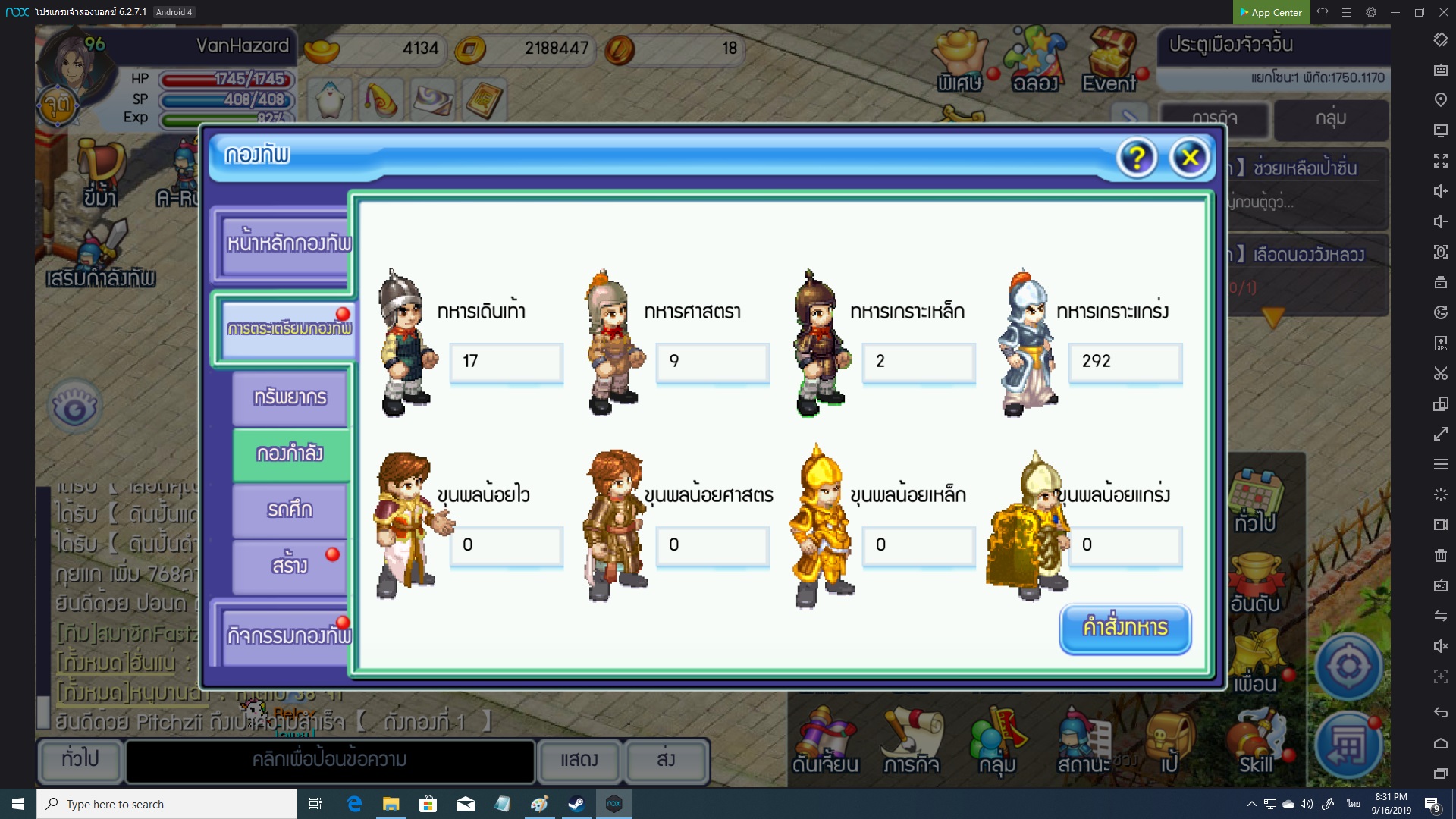Open the เป้ backpack icon

coord(1169,743)
